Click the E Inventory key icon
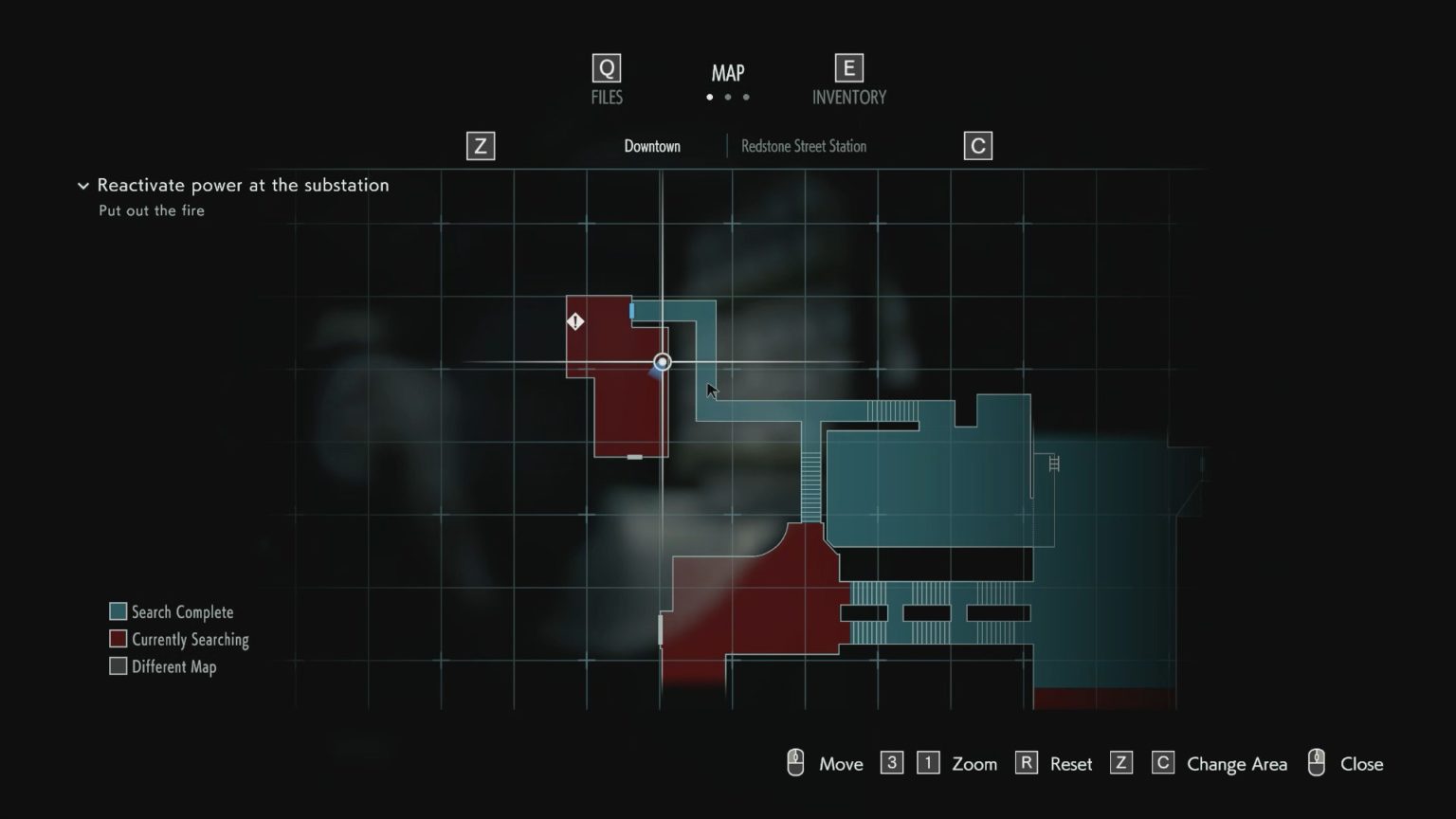The image size is (1456, 819). (847, 67)
